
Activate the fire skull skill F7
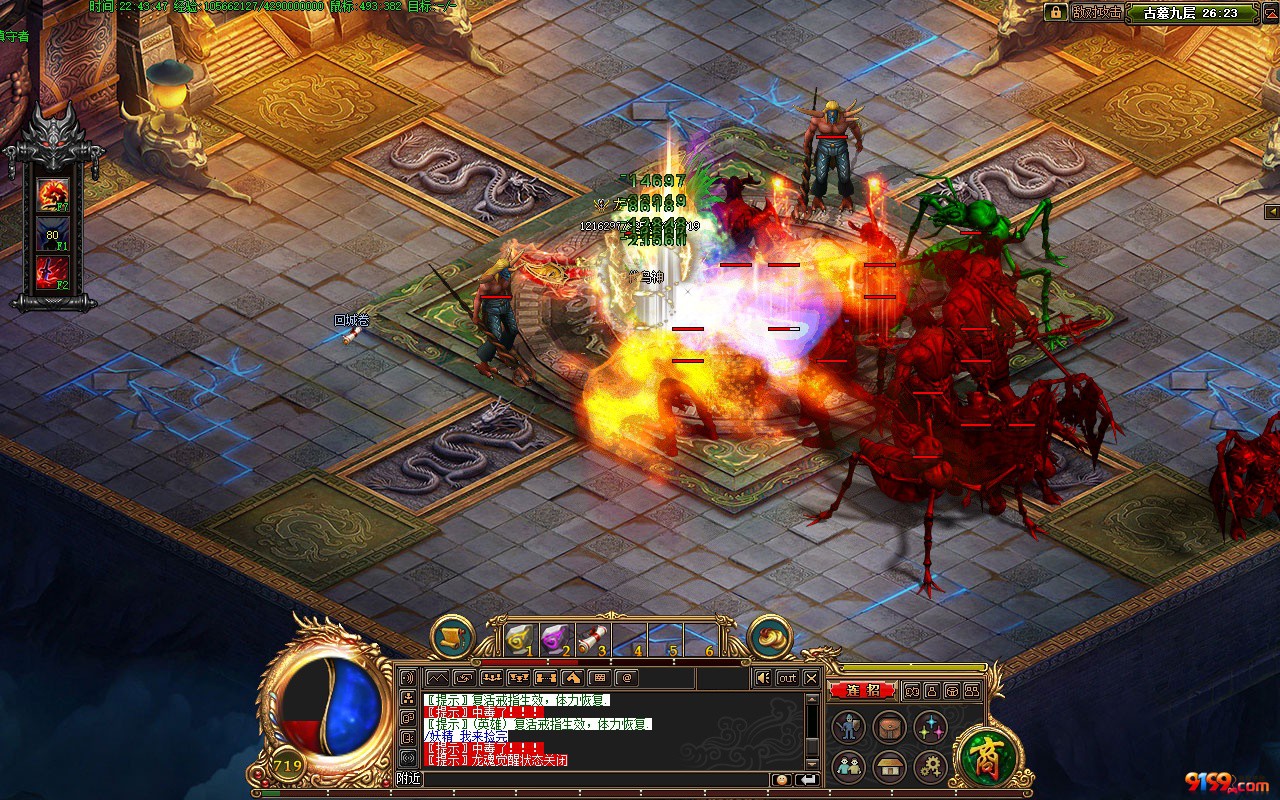(x=52, y=193)
